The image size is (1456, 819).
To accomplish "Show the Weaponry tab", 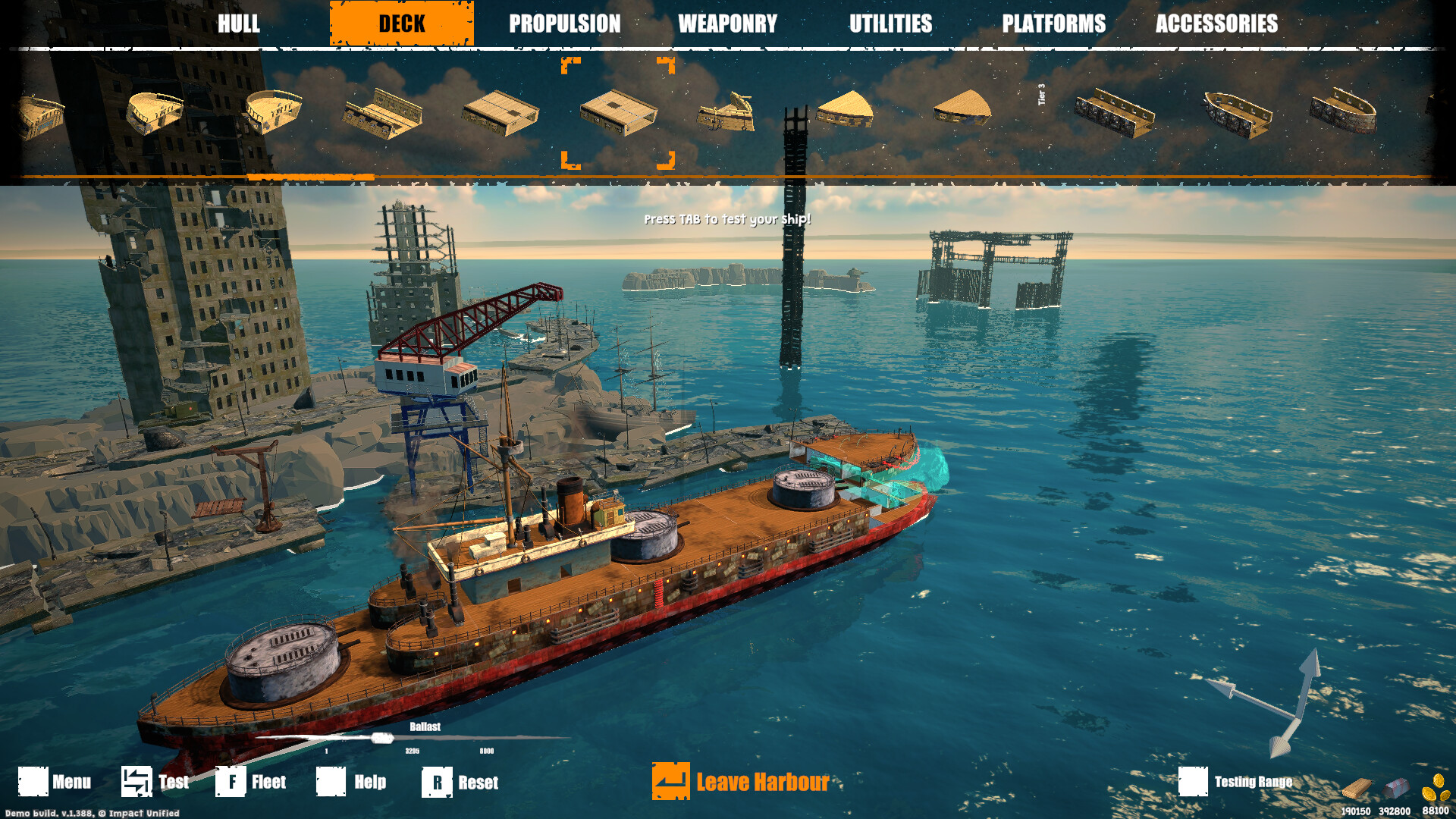I will tap(727, 24).
